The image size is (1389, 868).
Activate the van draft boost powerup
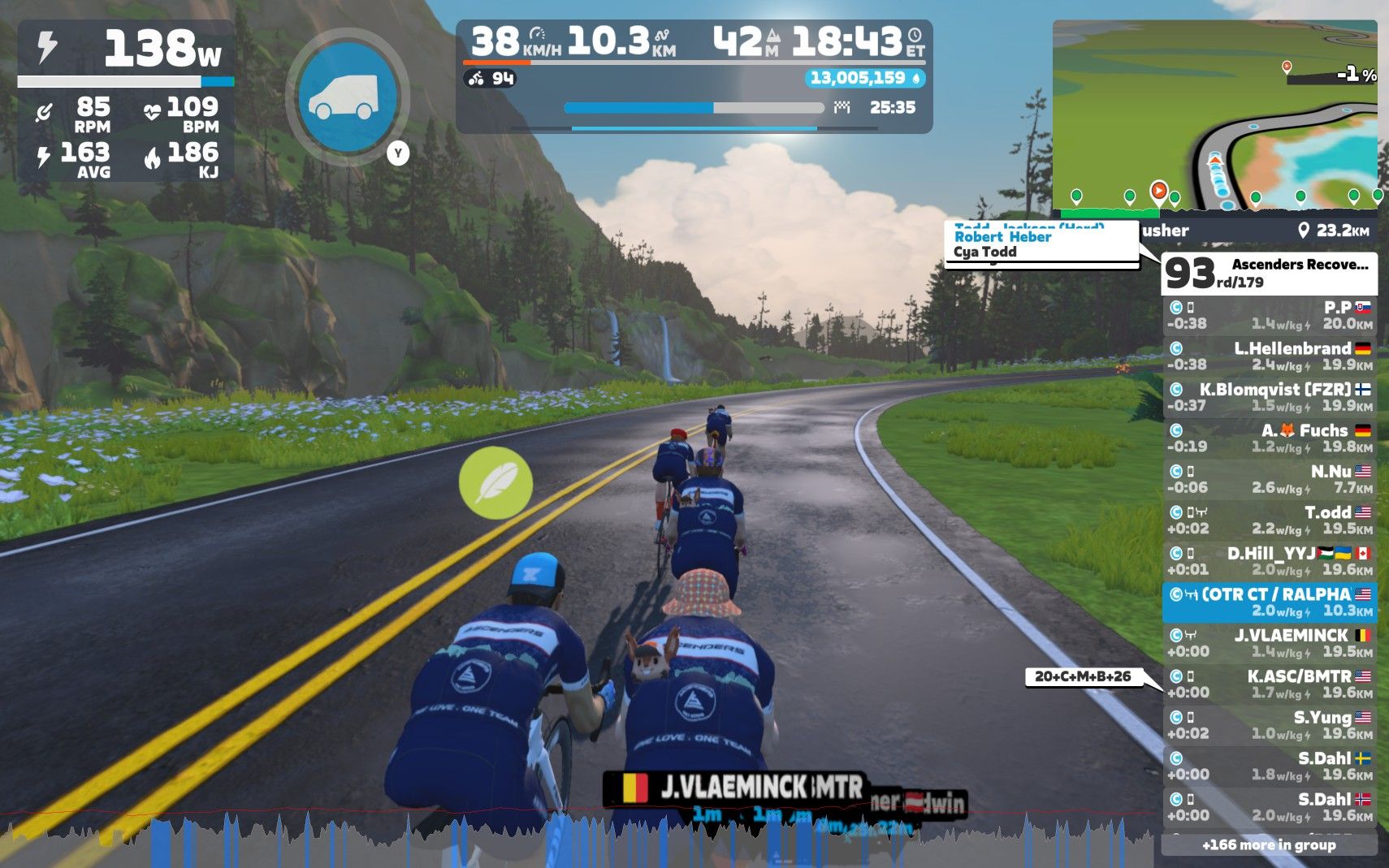[x=348, y=96]
